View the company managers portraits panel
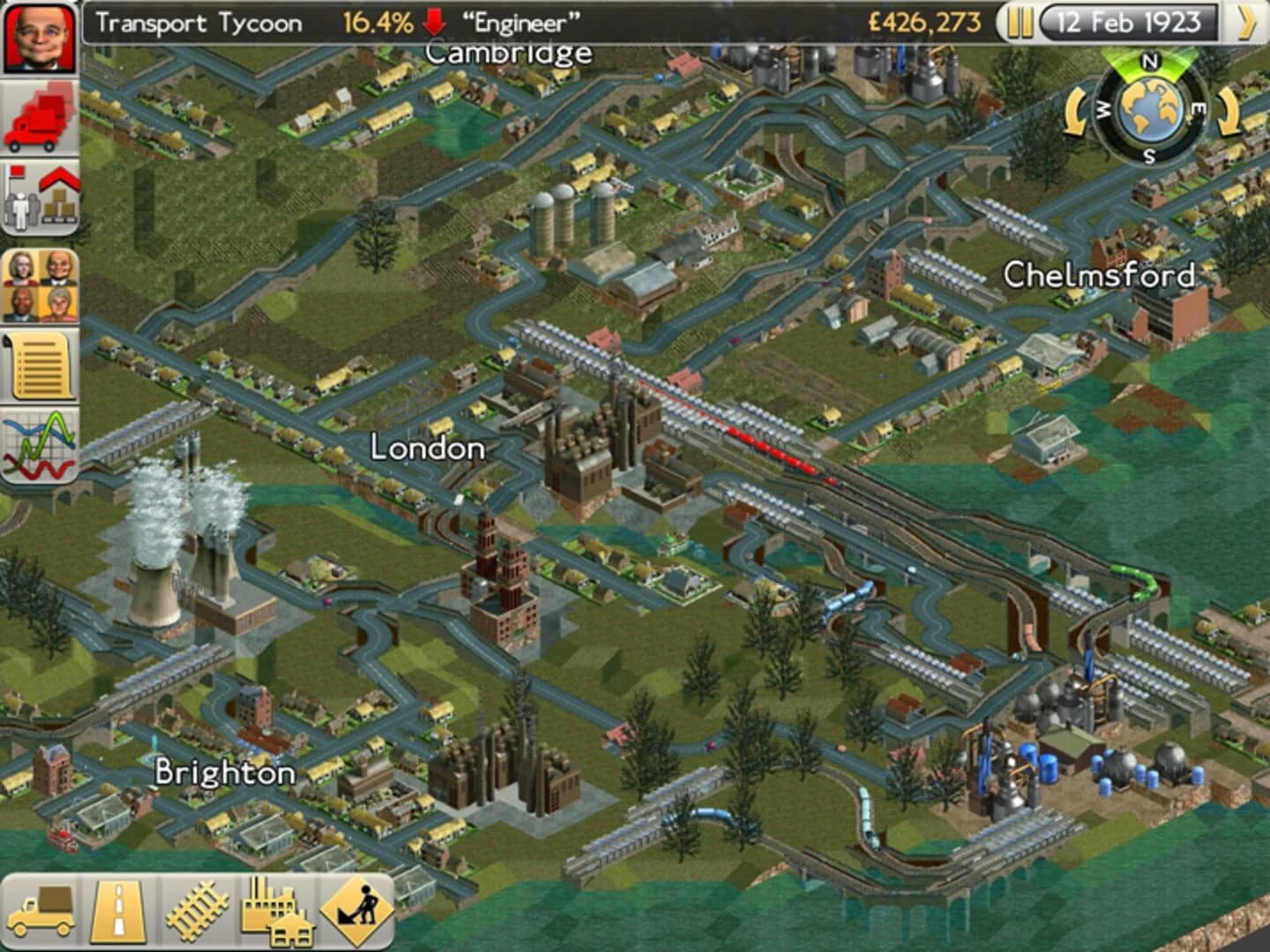 [39, 282]
